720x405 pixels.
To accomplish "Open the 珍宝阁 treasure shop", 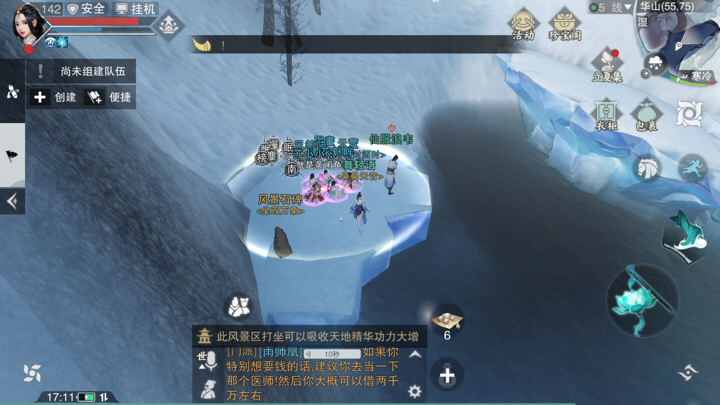I will click(564, 24).
